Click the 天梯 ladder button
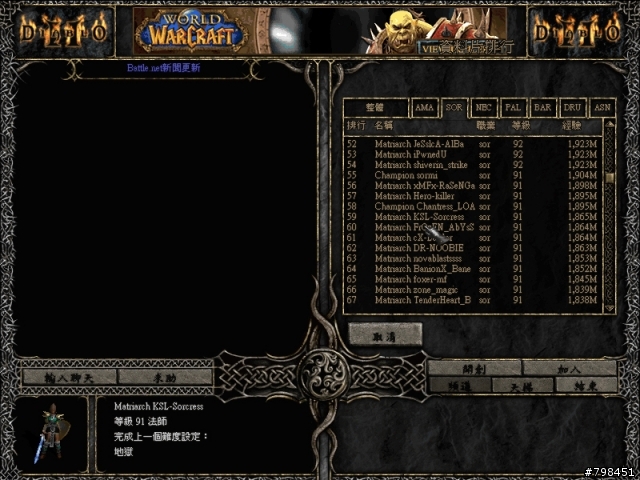Viewport: 640px width, 480px height. coord(520,385)
